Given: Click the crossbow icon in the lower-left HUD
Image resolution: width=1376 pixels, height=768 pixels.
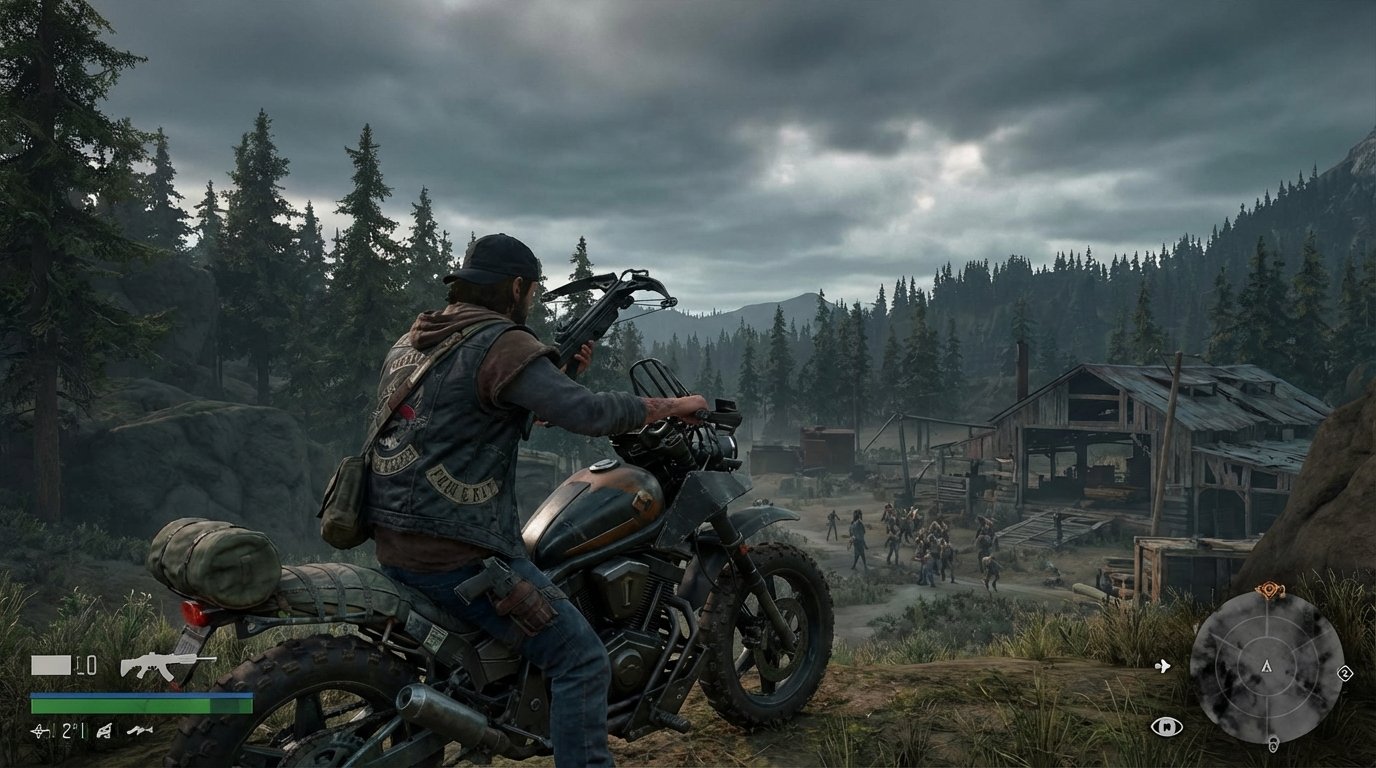Looking at the screenshot, I should 103,731.
